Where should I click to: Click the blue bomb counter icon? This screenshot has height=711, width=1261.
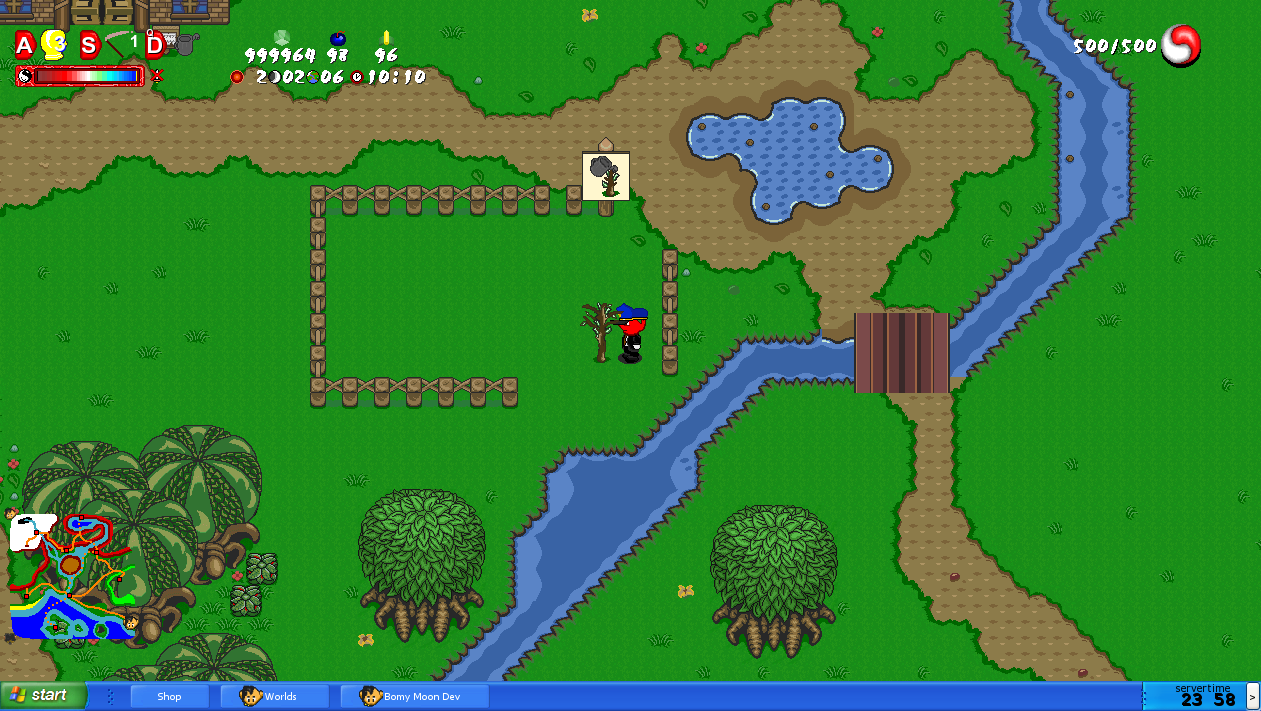(338, 39)
